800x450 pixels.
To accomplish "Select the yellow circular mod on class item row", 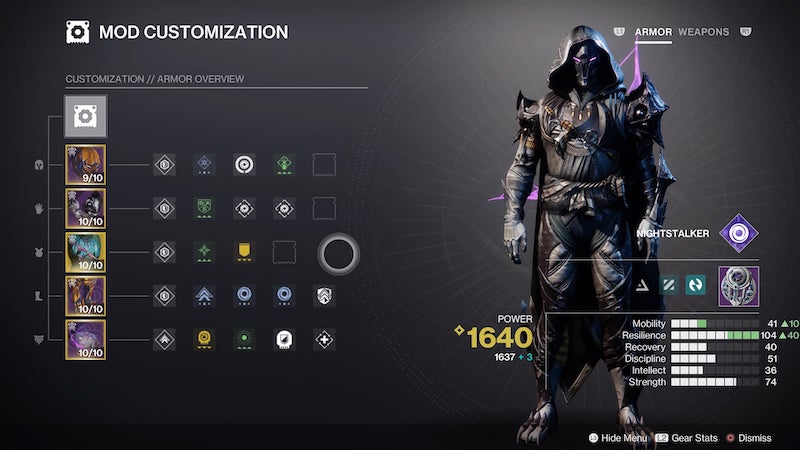I will tap(204, 340).
